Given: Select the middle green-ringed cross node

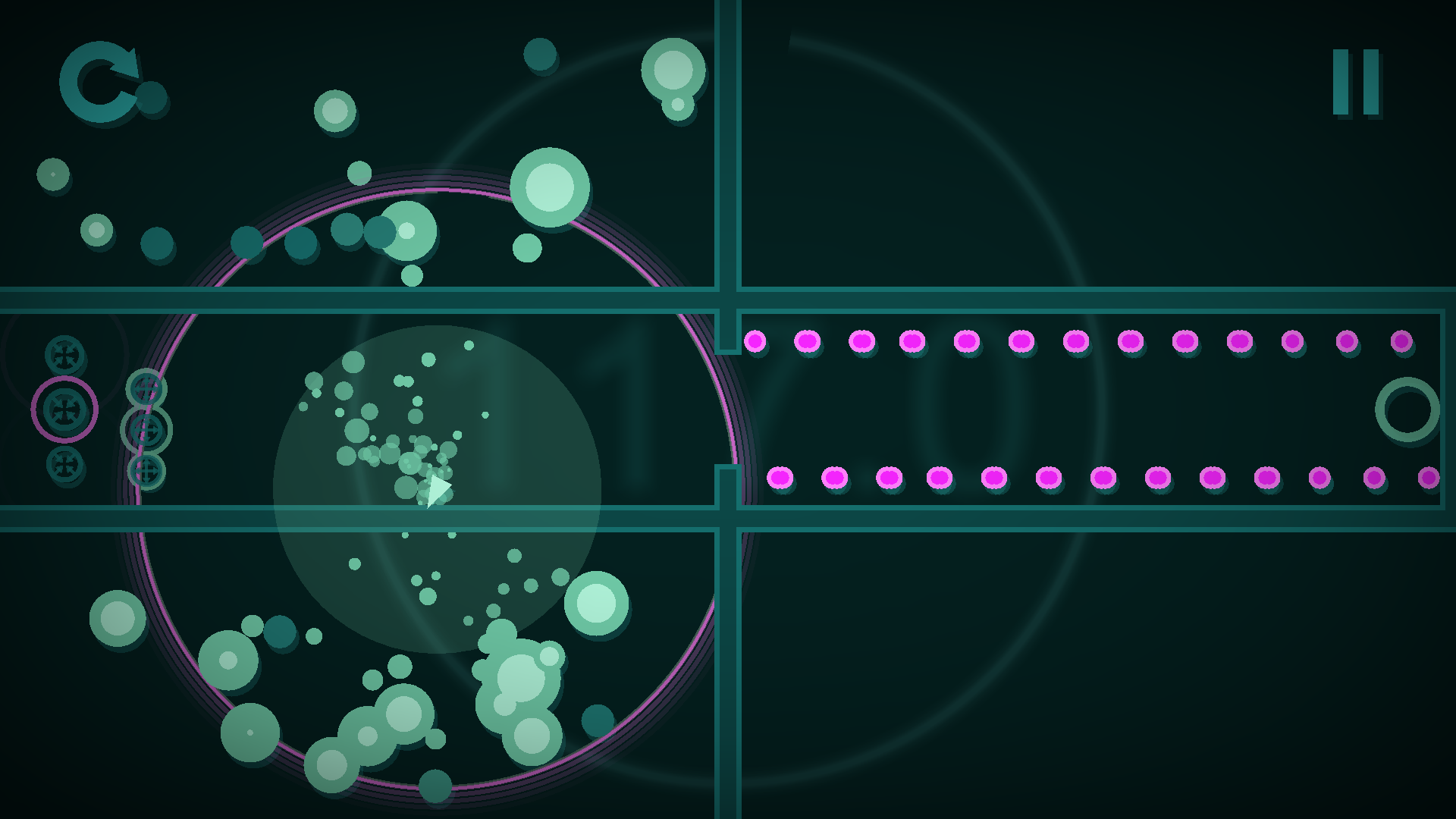Looking at the screenshot, I should coord(147,431).
